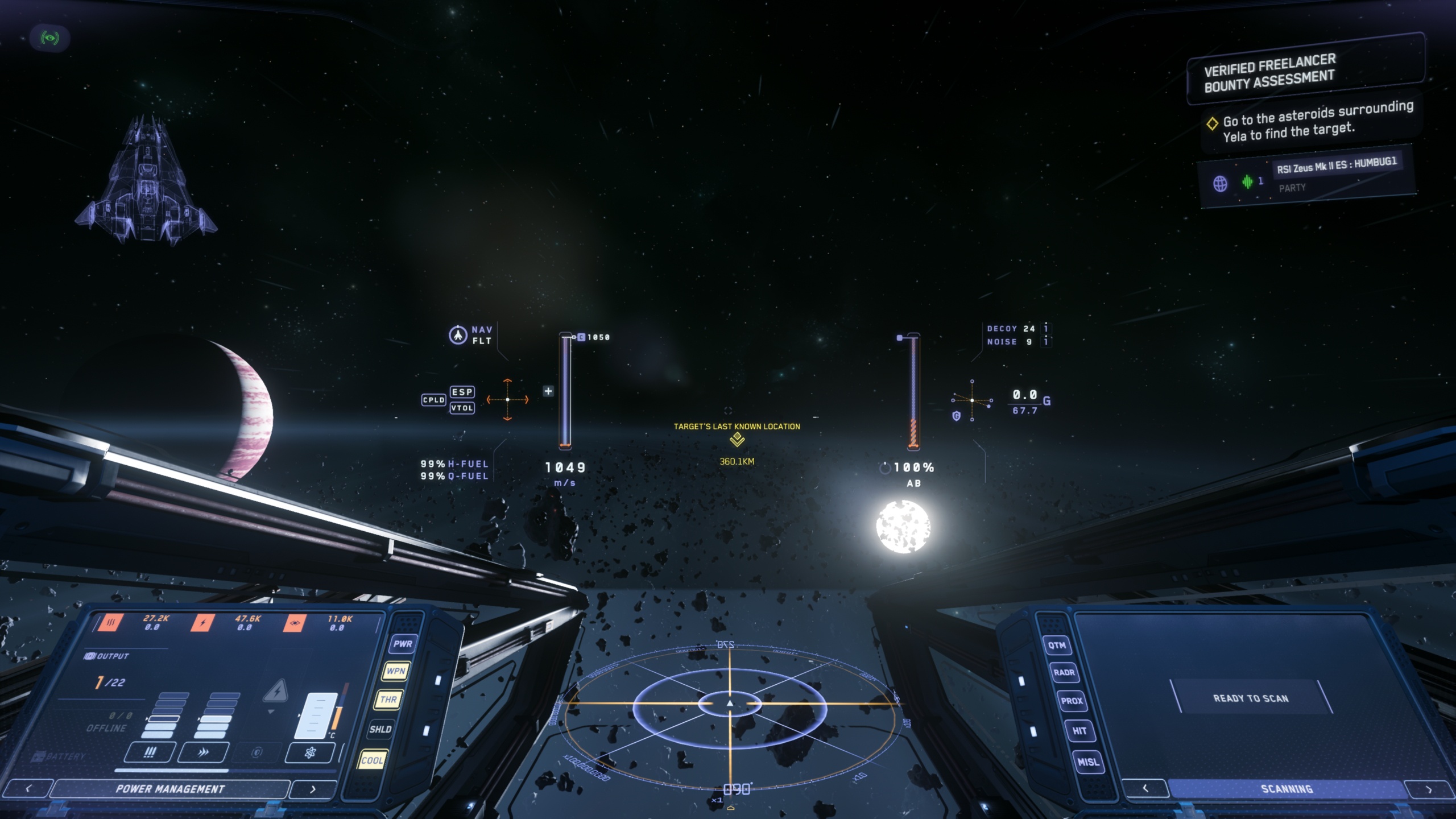Select the cooler atom-icon power button
The image size is (1456, 819).
[310, 753]
